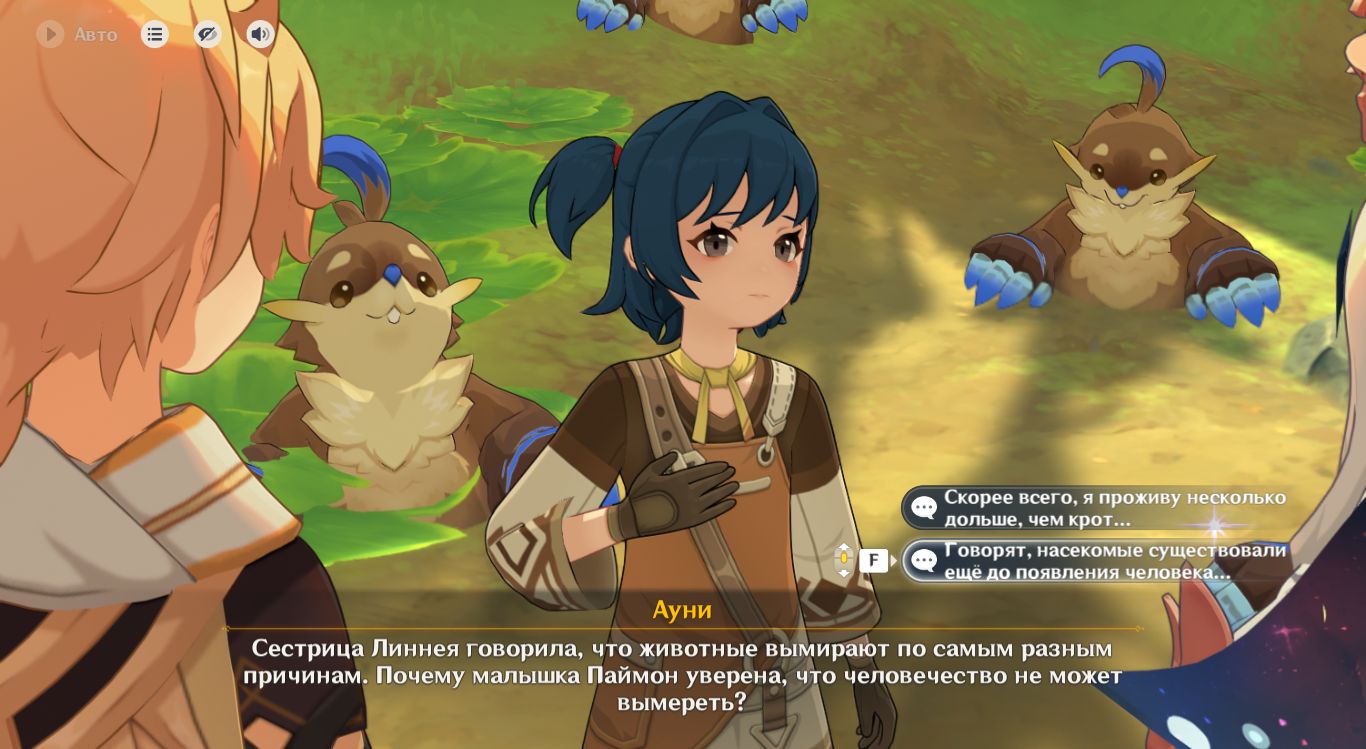This screenshot has width=1366, height=749.
Task: Toggle dialogue voice with speaker icon
Action: pos(260,35)
